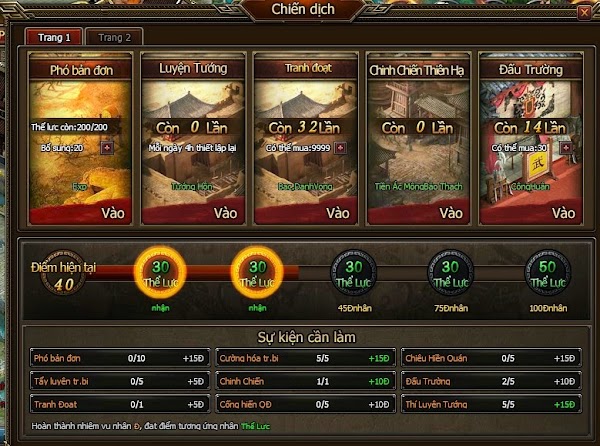600x446 pixels.
Task: Close the Chiến dịch window
Action: (584, 12)
